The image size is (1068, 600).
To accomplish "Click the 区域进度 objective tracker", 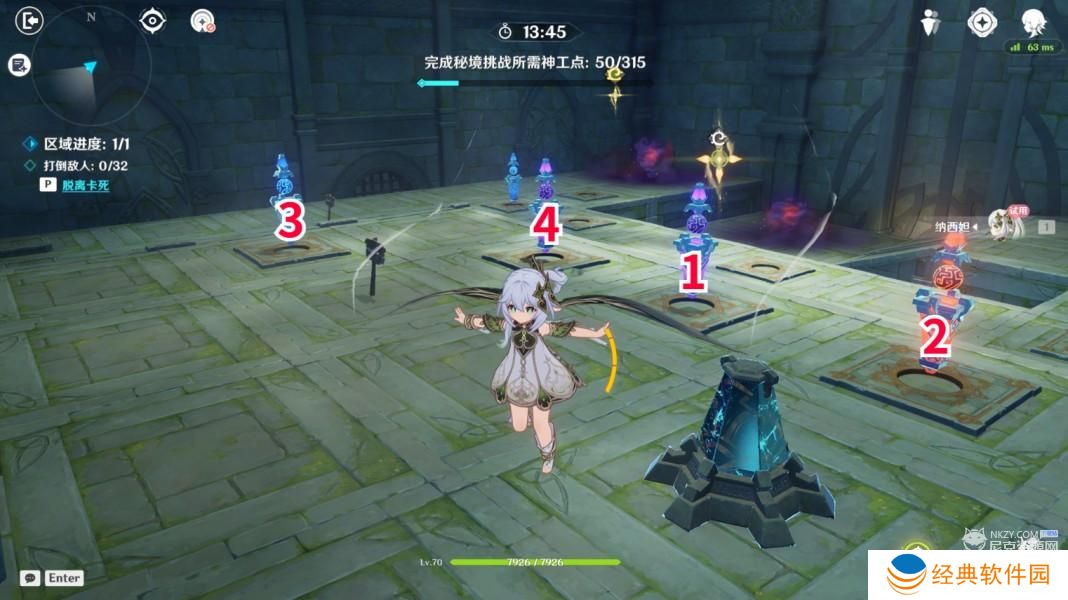I will point(80,144).
